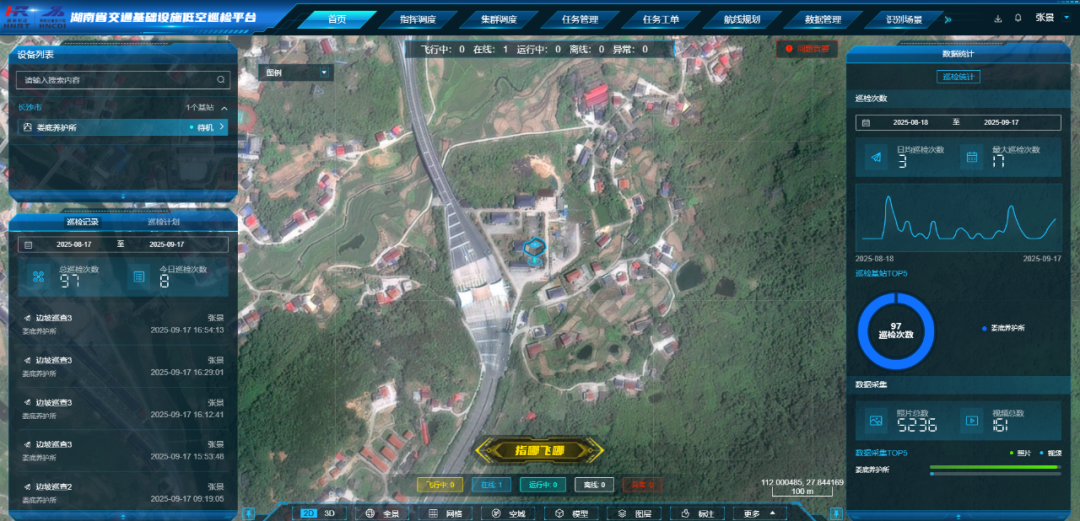1080x521 pixels.
Task: Collapse the 长沙市 station group
Action: tap(225, 107)
